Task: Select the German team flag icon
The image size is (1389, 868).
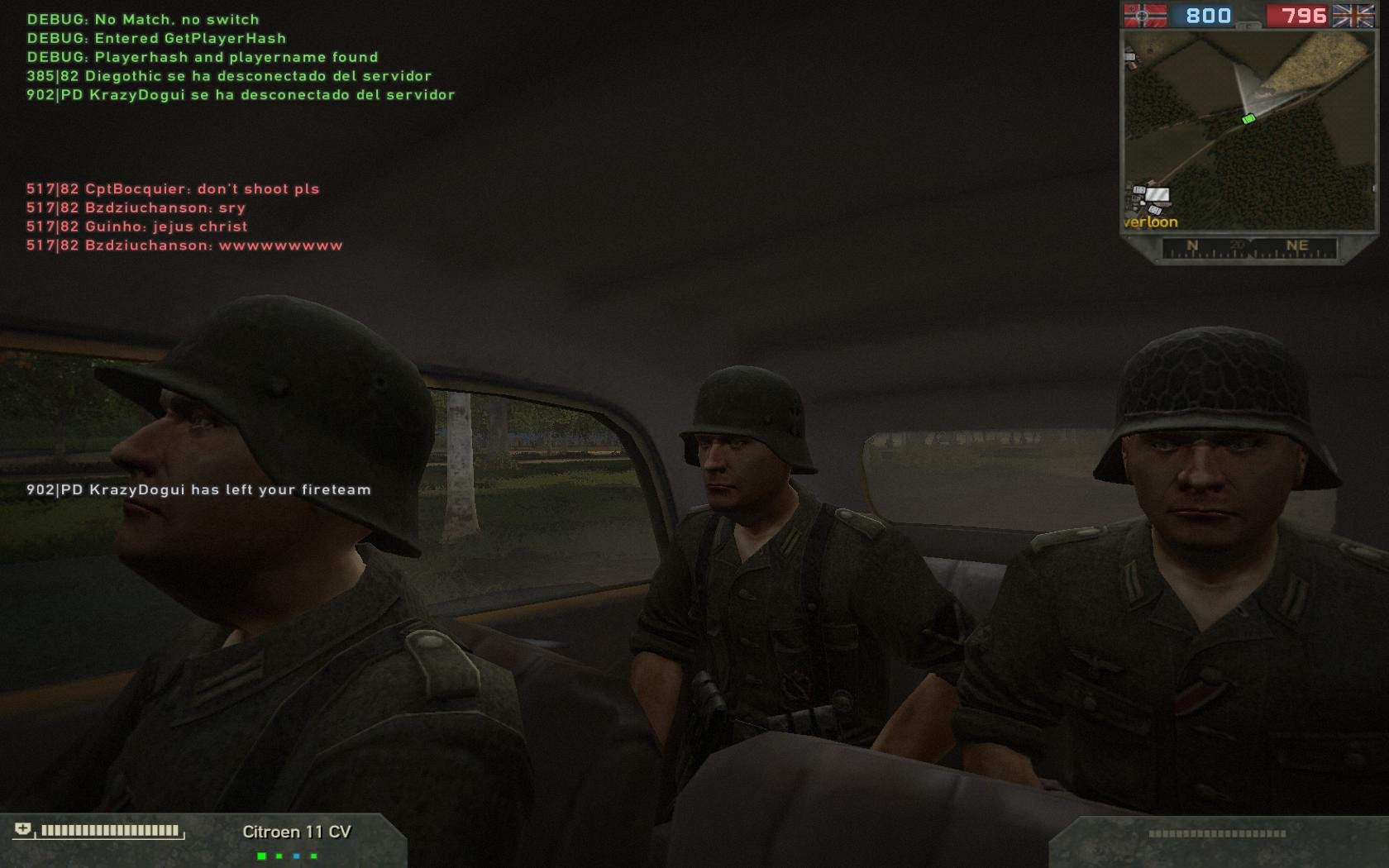Action: coord(1145,16)
